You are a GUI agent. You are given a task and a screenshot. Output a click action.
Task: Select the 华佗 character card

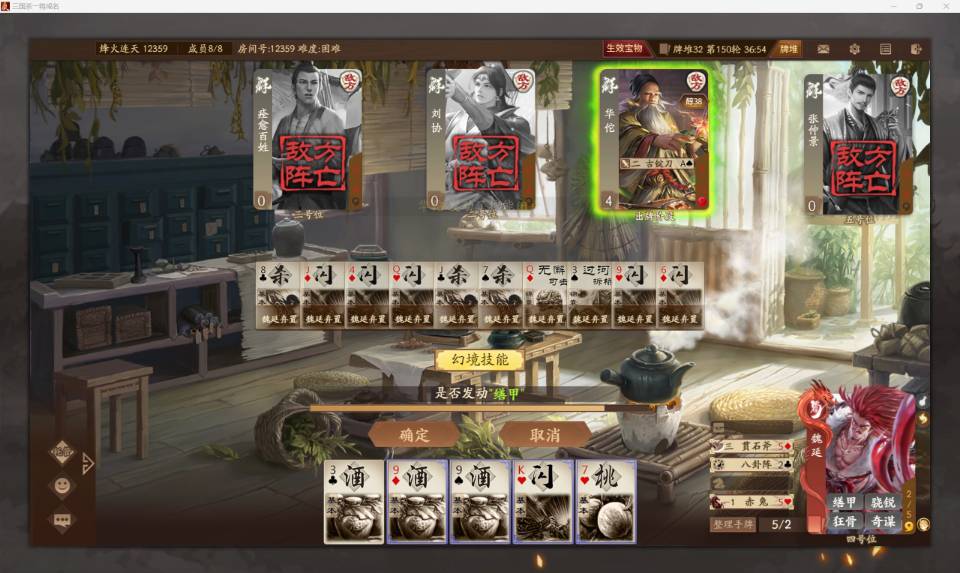(654, 138)
